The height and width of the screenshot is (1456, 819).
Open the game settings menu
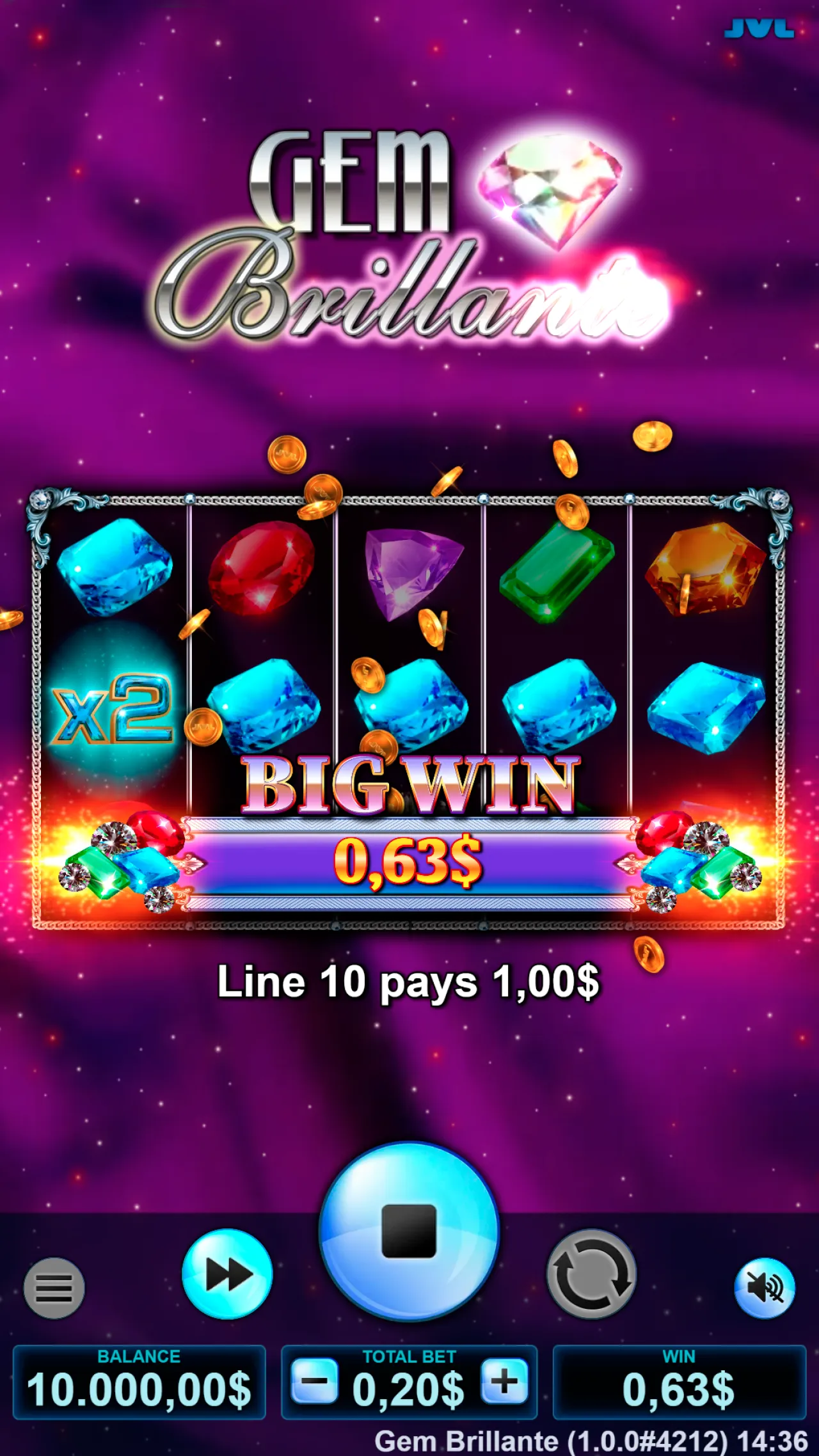[x=54, y=1288]
